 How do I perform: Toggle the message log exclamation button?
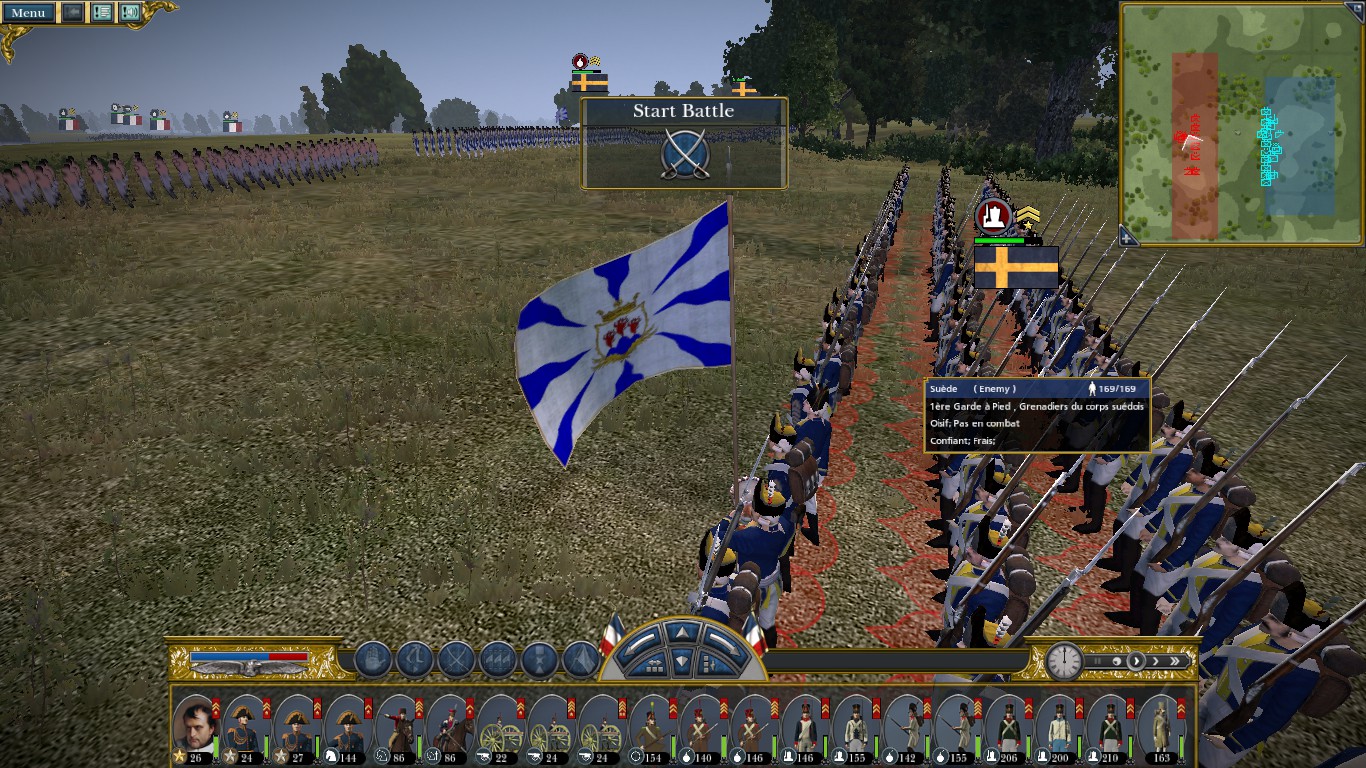pyautogui.click(x=102, y=13)
